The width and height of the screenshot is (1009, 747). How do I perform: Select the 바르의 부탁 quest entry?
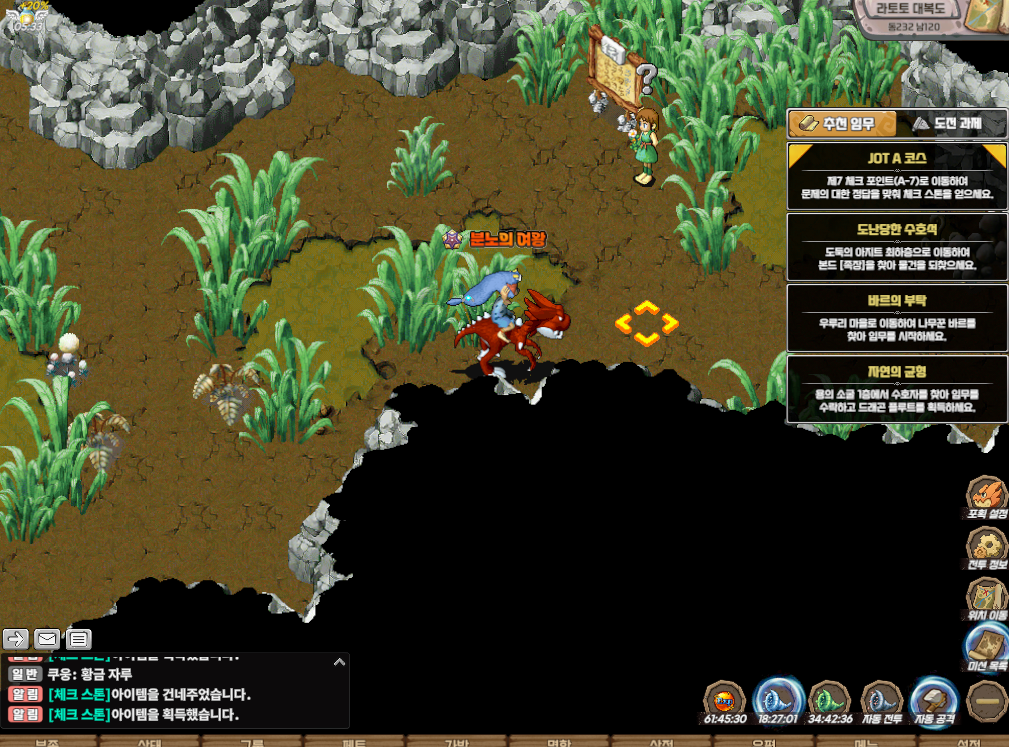[x=896, y=318]
